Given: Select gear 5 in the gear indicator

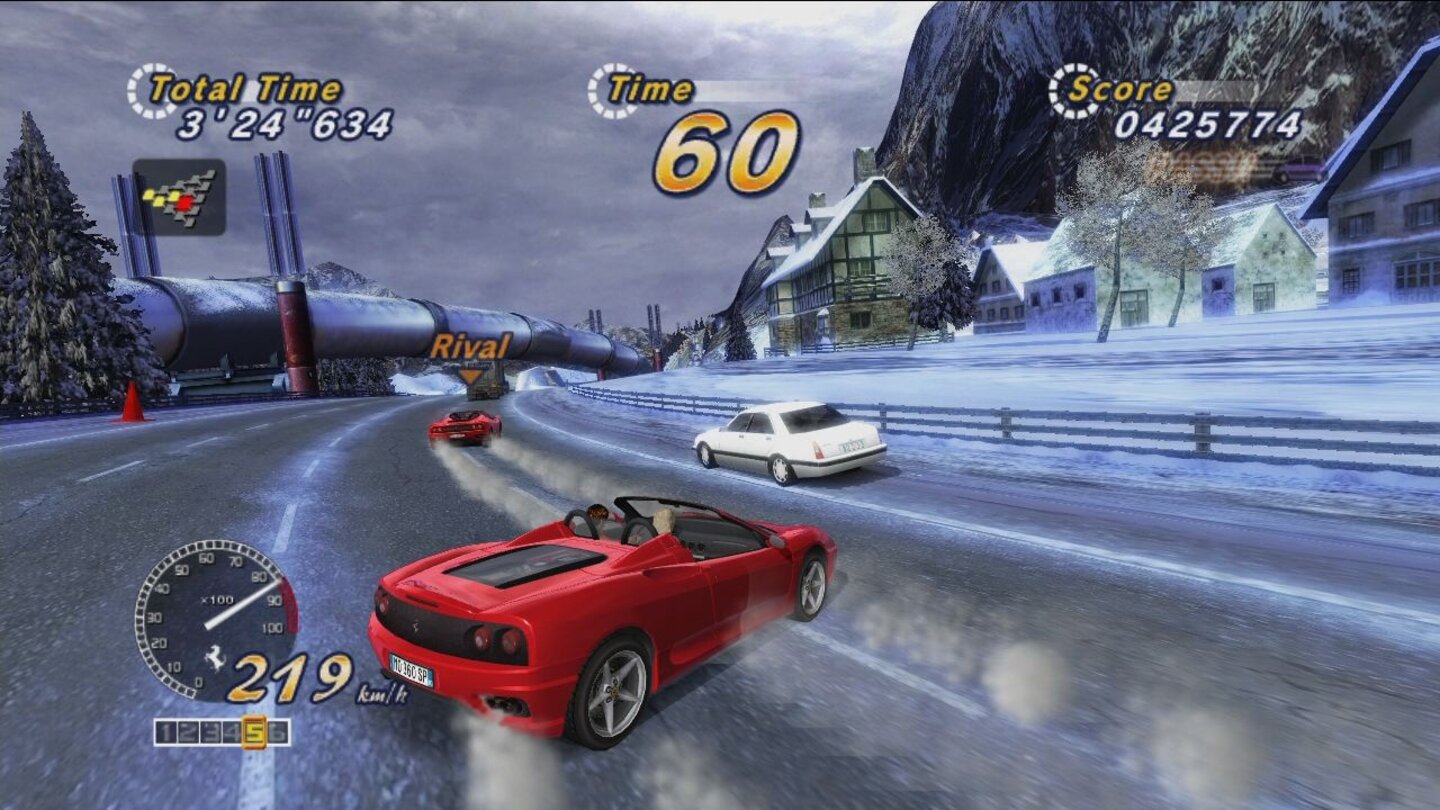Looking at the screenshot, I should 255,731.
